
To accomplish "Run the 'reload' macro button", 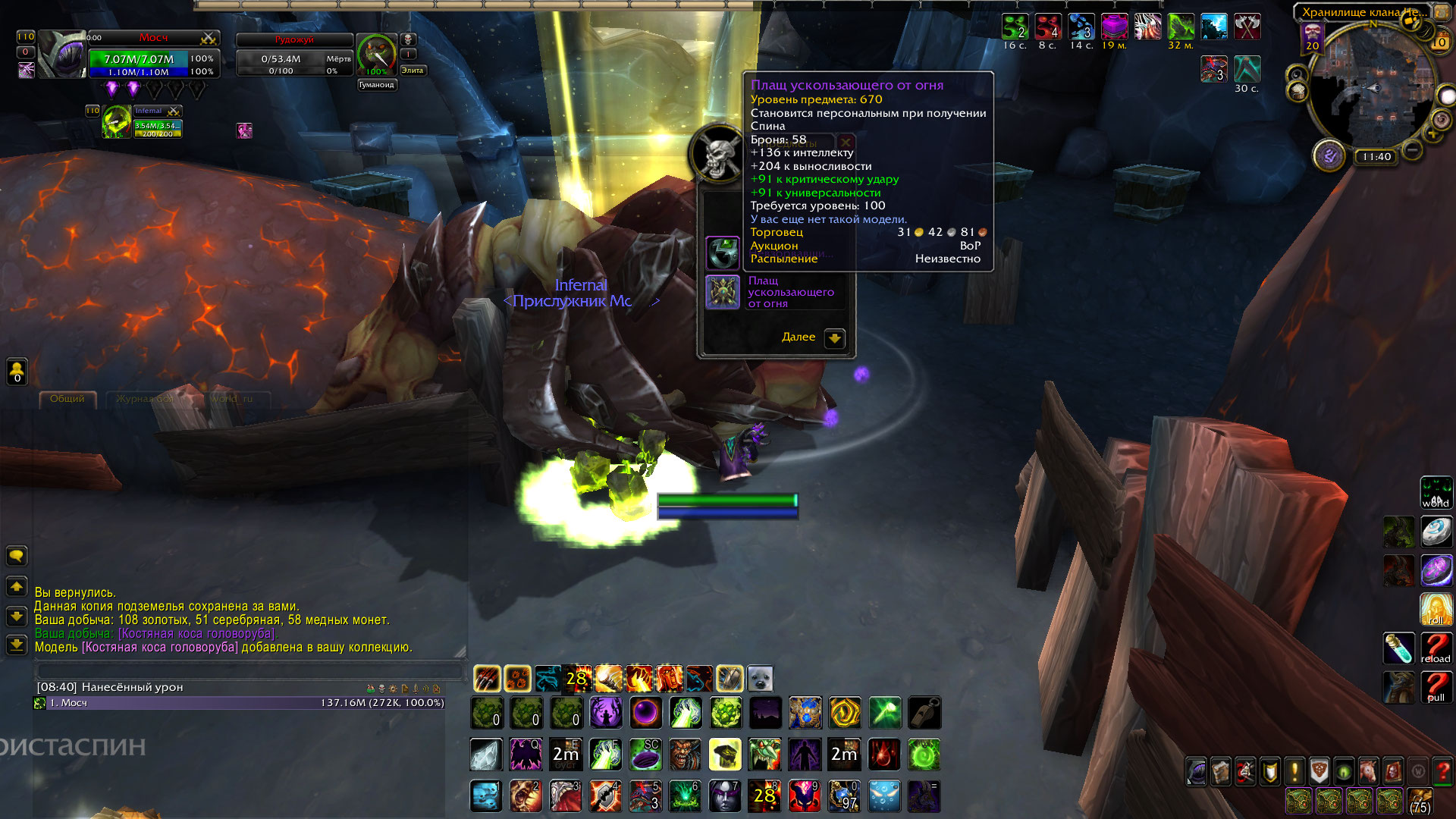I will pyautogui.click(x=1436, y=648).
